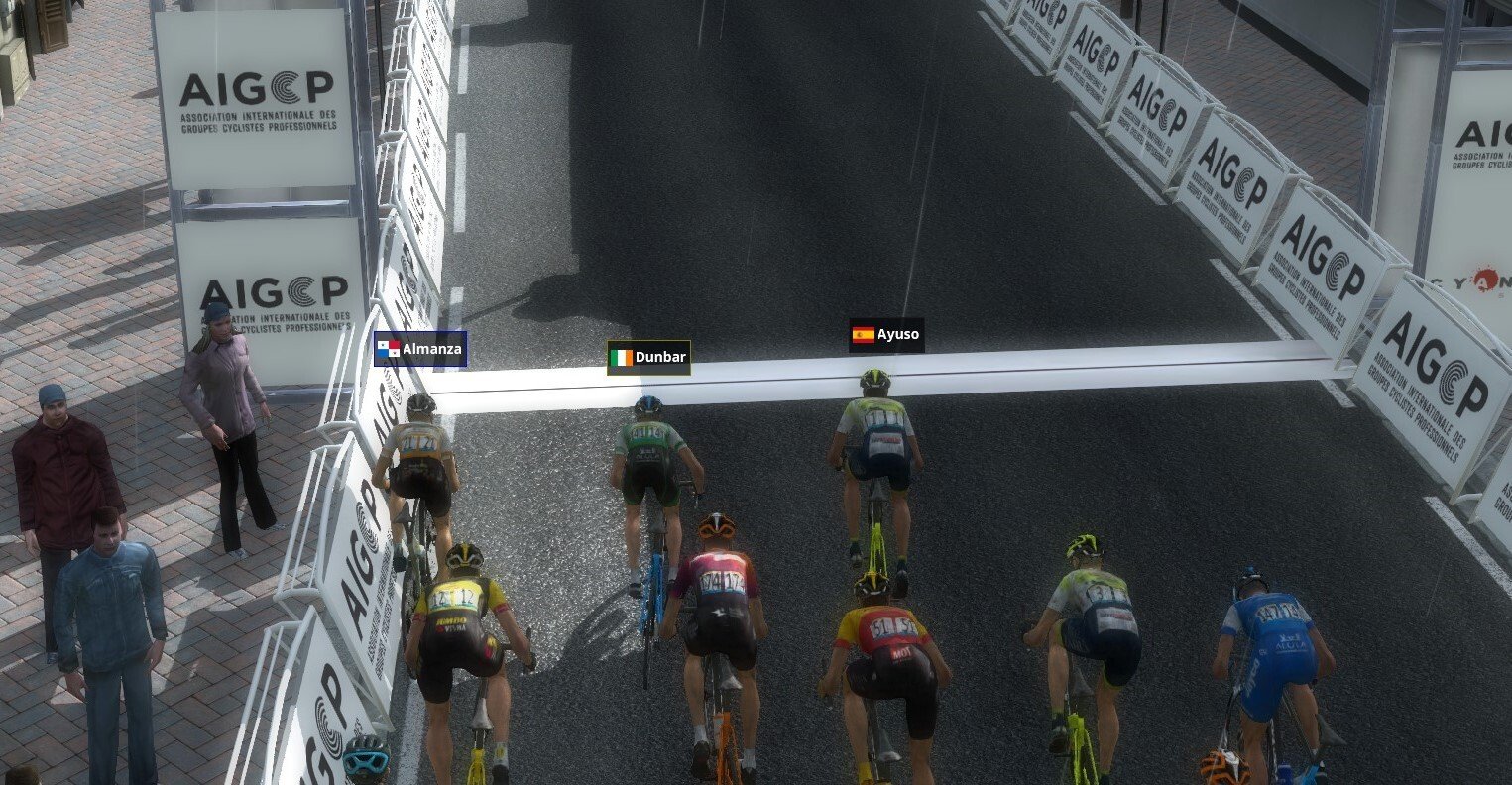
Task: Click the Dunbar rider name tag
Action: click(x=648, y=358)
